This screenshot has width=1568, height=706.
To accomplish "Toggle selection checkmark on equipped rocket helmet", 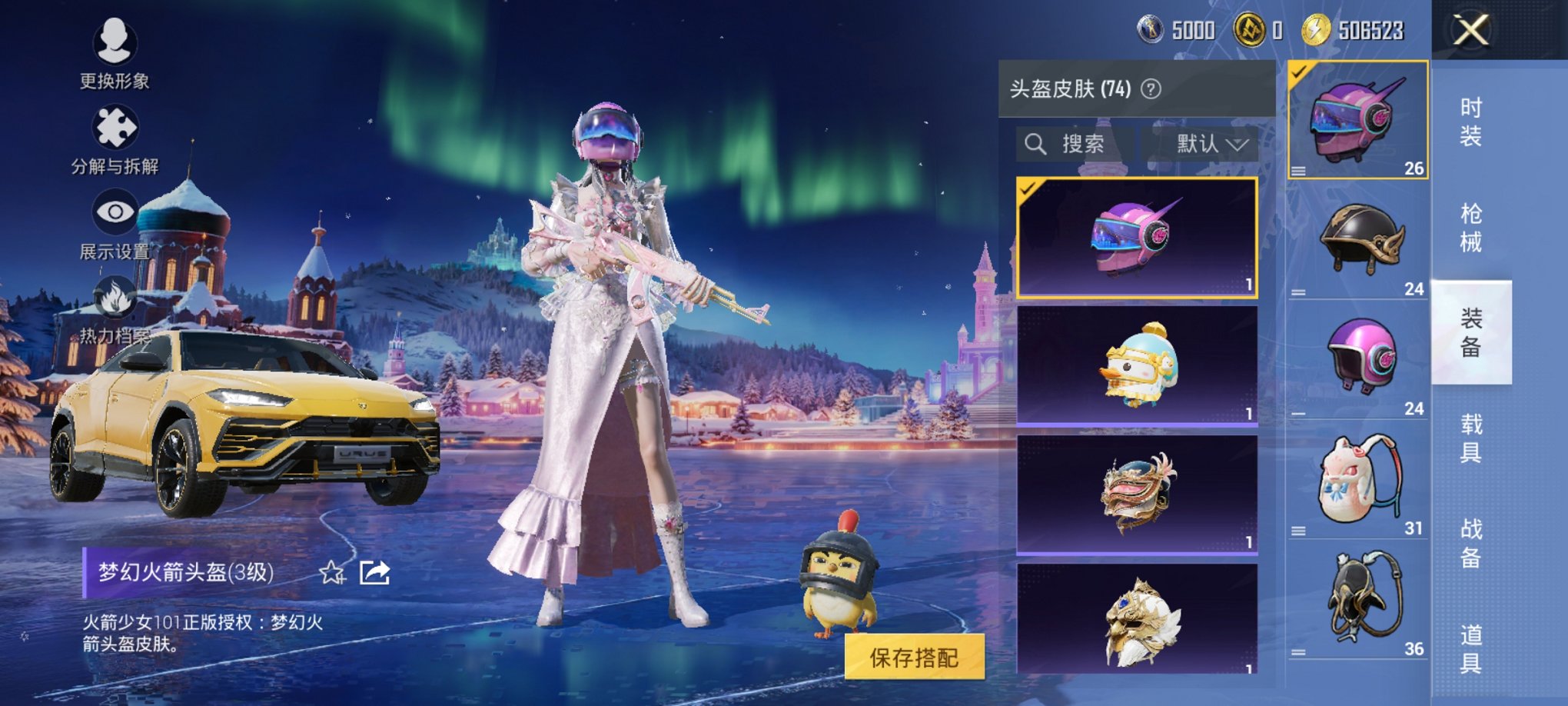I will coord(1299,71).
